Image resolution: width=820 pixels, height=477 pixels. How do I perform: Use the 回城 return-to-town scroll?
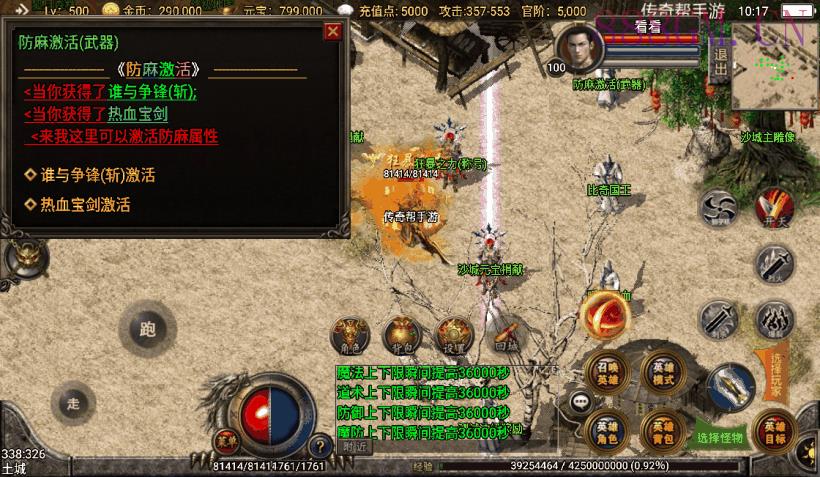point(505,336)
